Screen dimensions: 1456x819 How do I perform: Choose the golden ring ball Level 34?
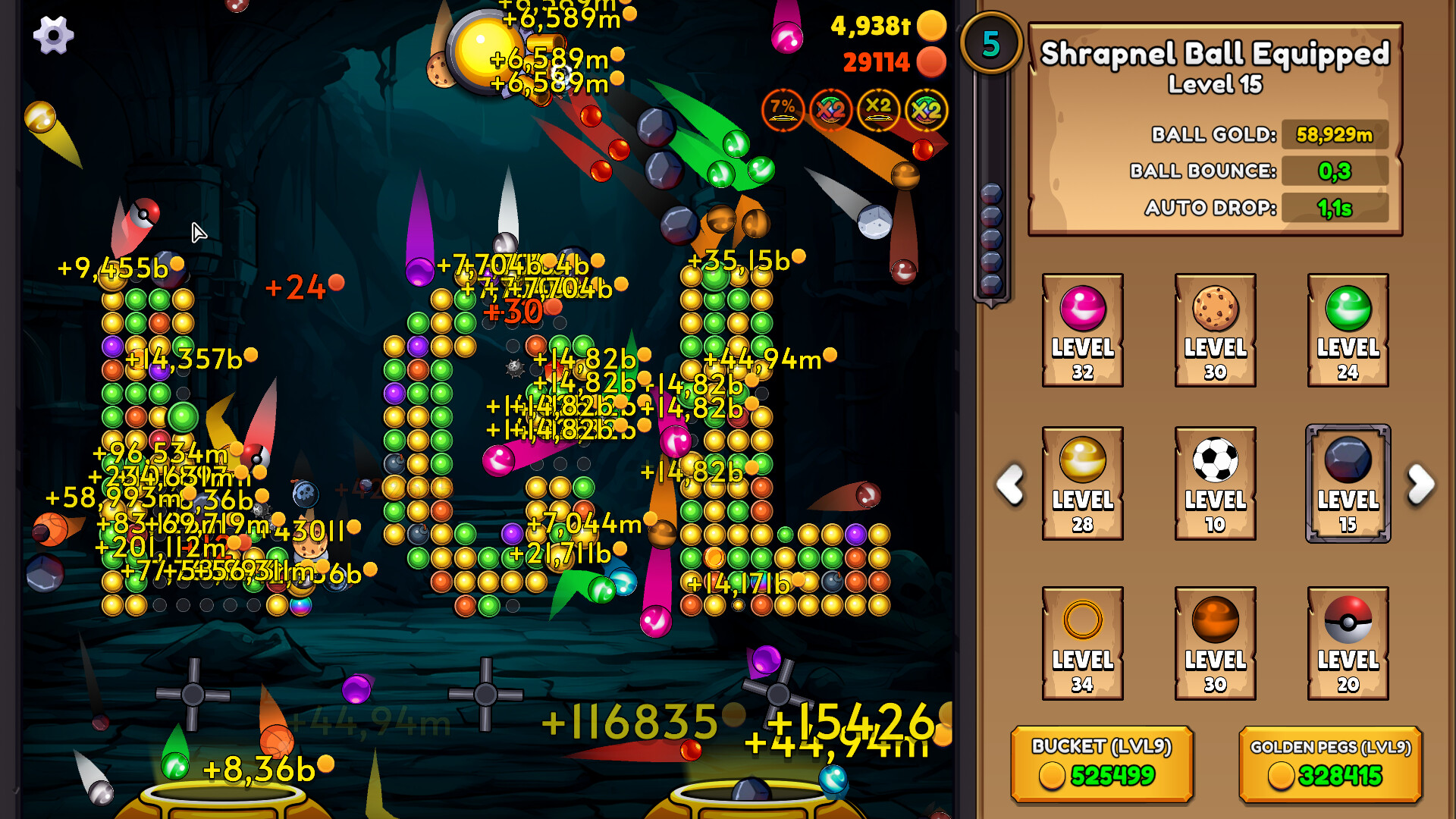(x=1083, y=641)
